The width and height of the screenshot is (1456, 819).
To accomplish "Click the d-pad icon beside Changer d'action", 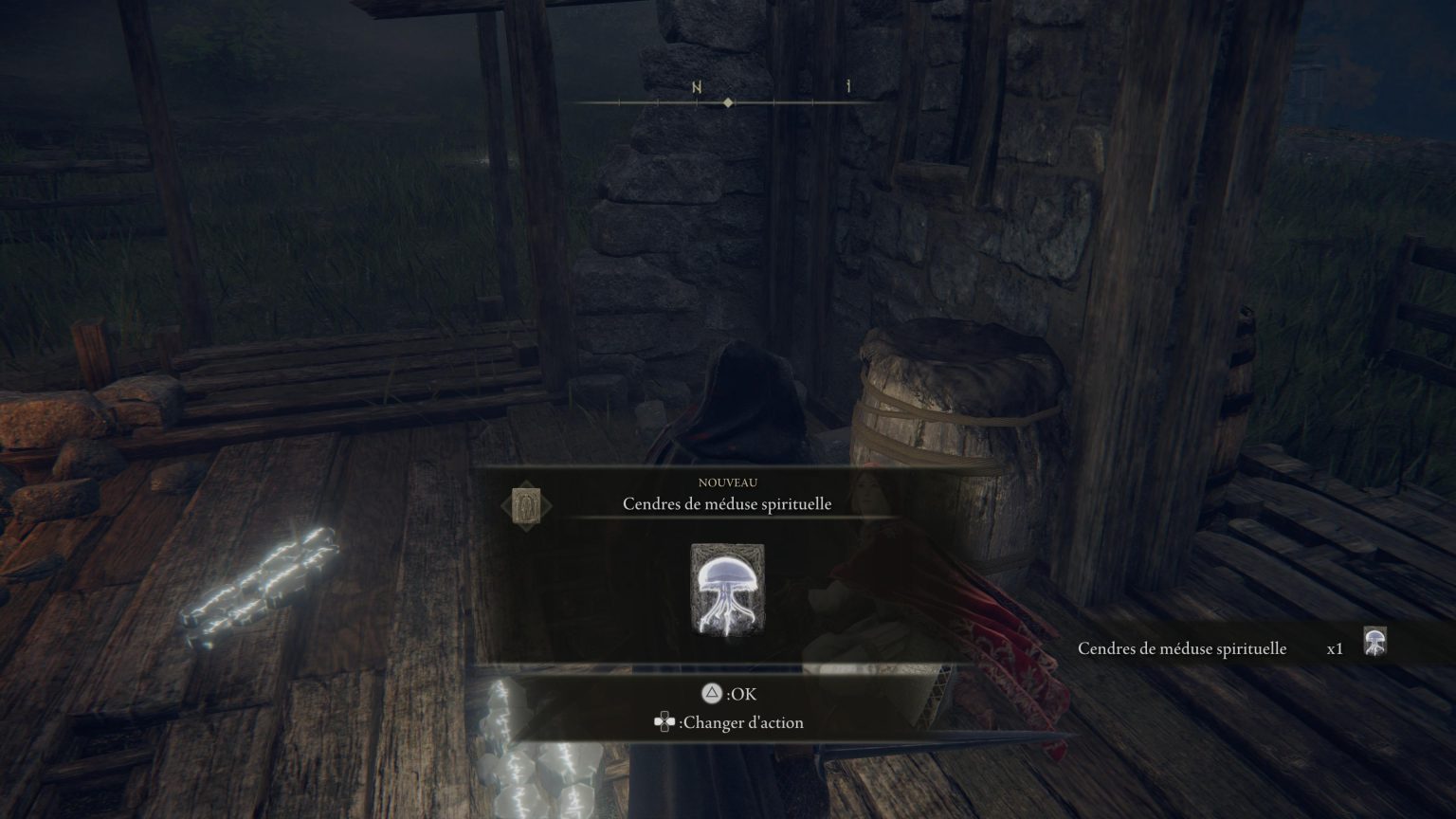I will point(664,722).
